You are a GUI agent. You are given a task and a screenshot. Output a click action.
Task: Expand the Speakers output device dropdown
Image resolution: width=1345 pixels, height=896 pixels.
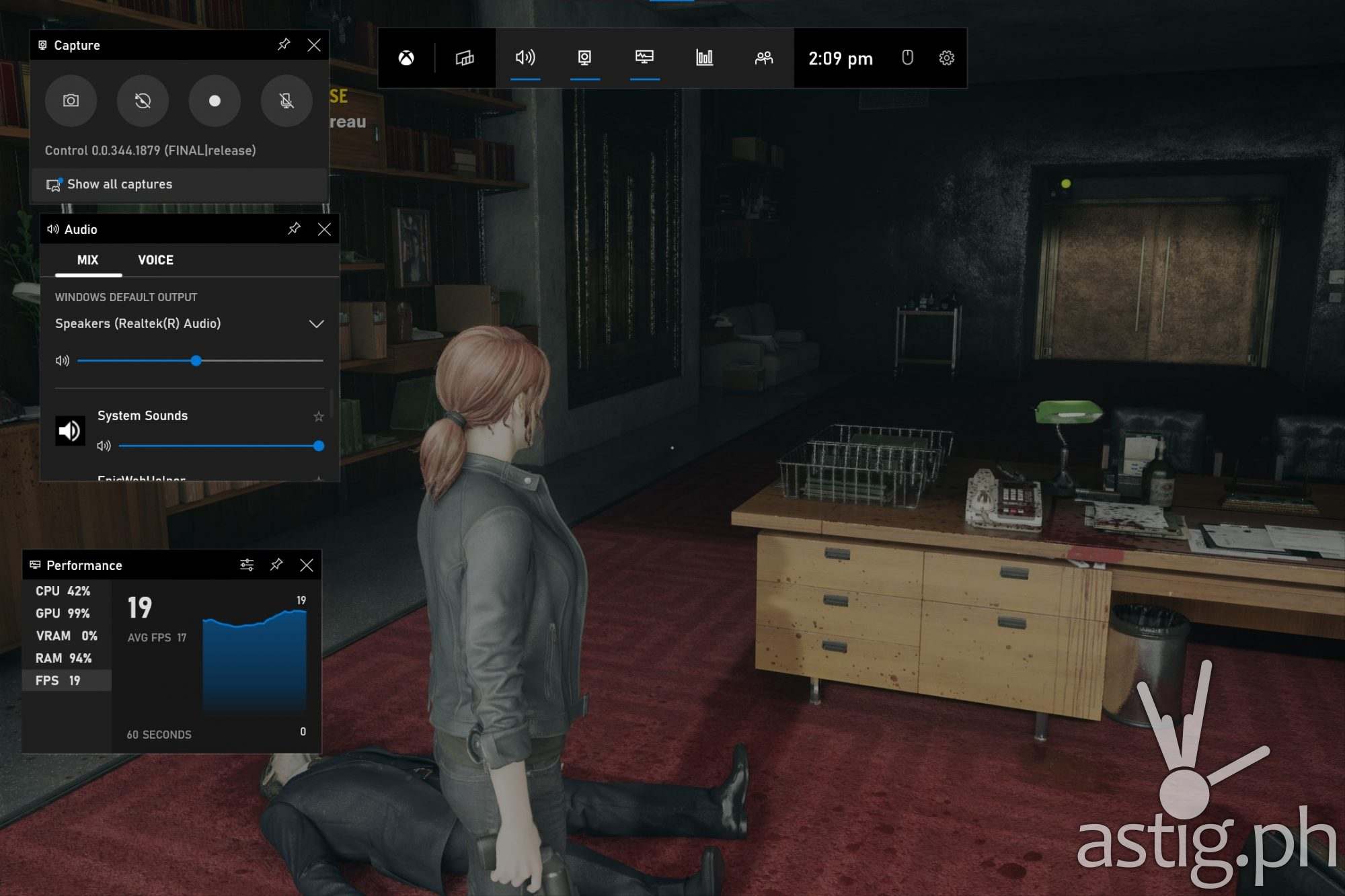(x=316, y=324)
